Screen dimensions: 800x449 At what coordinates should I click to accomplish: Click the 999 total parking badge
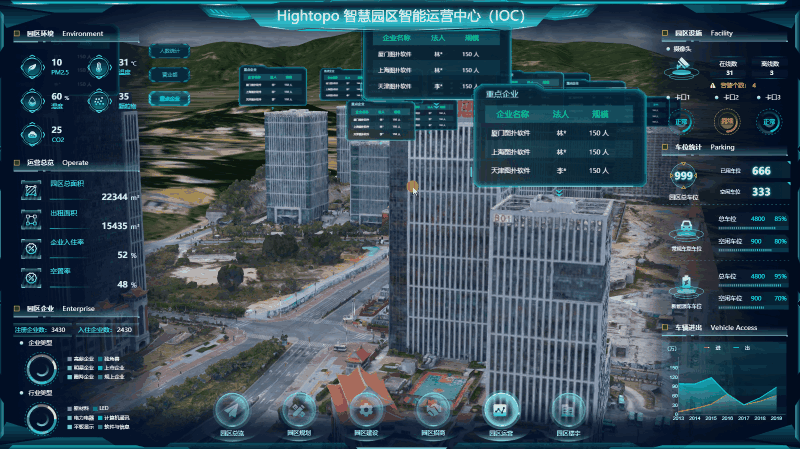[x=684, y=177]
